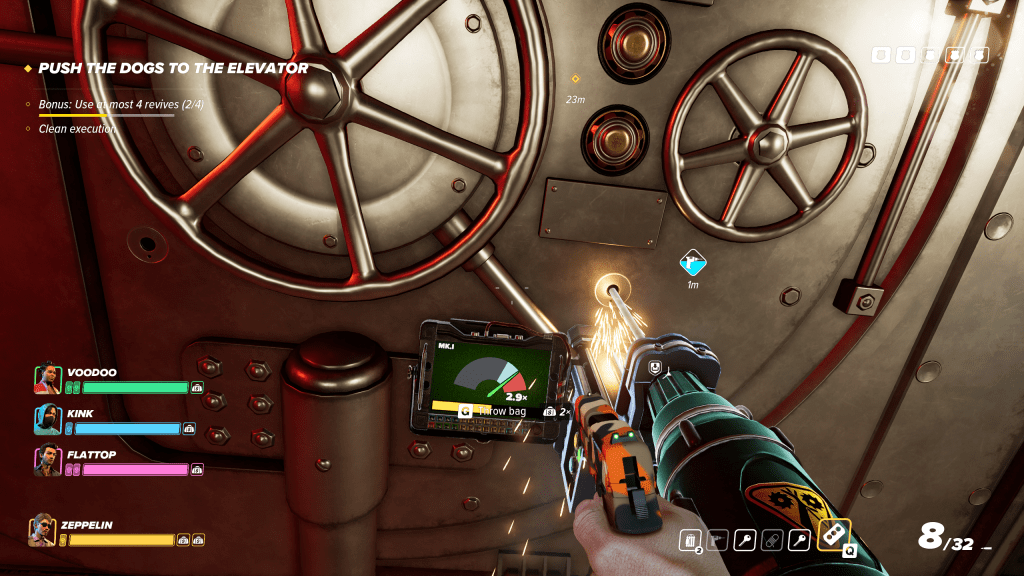Open the Push the Dogs objective tracker

(172, 68)
